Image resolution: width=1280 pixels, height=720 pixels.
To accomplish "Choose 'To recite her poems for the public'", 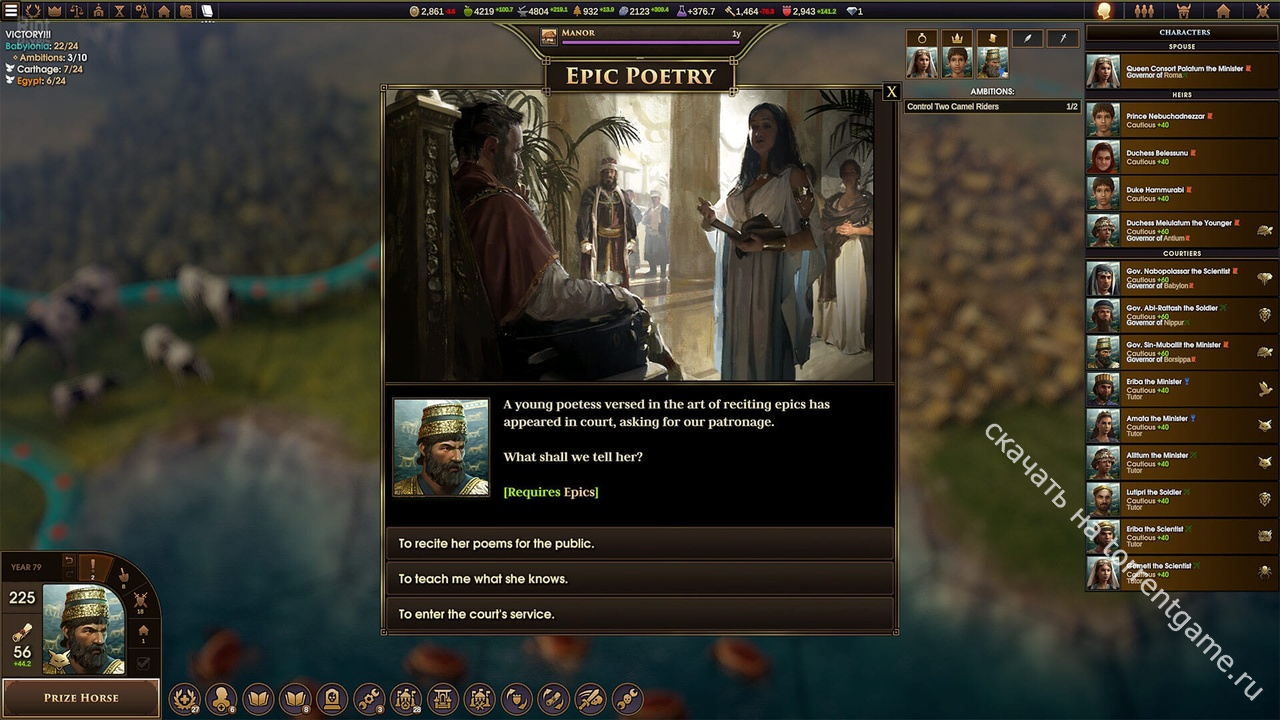I will click(x=638, y=544).
